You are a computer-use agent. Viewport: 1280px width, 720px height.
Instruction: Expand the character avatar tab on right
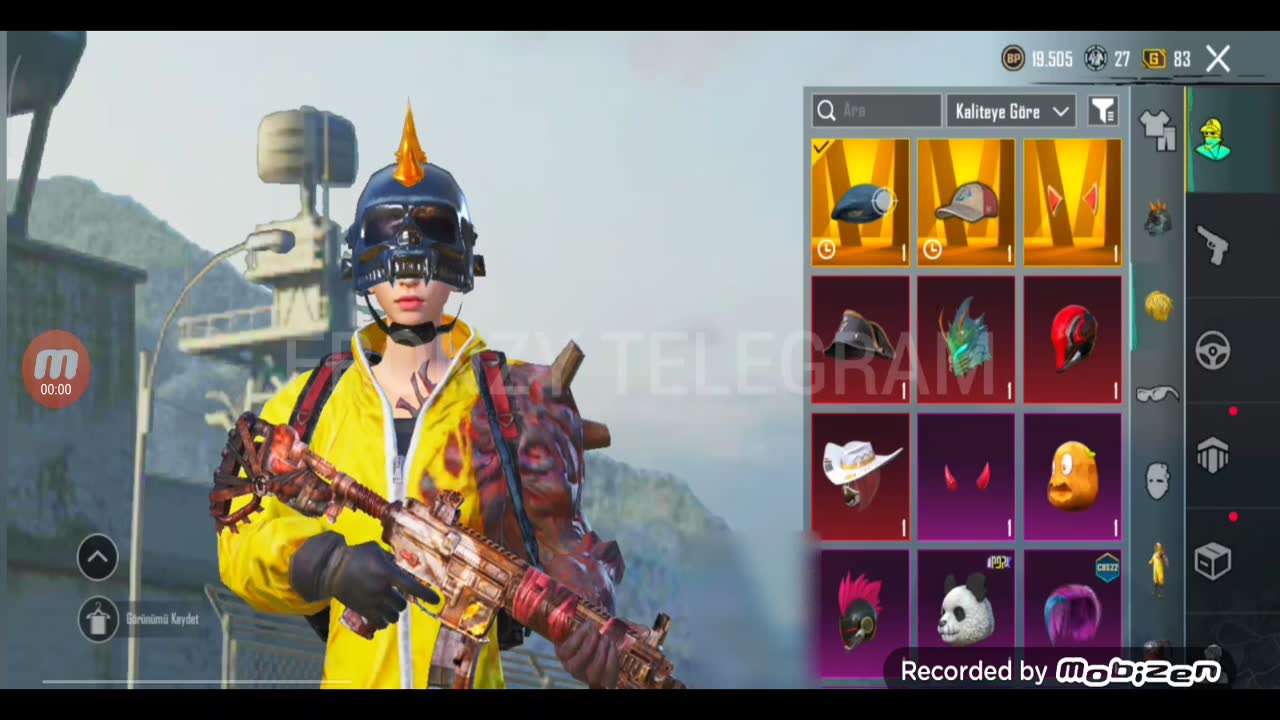(1213, 140)
